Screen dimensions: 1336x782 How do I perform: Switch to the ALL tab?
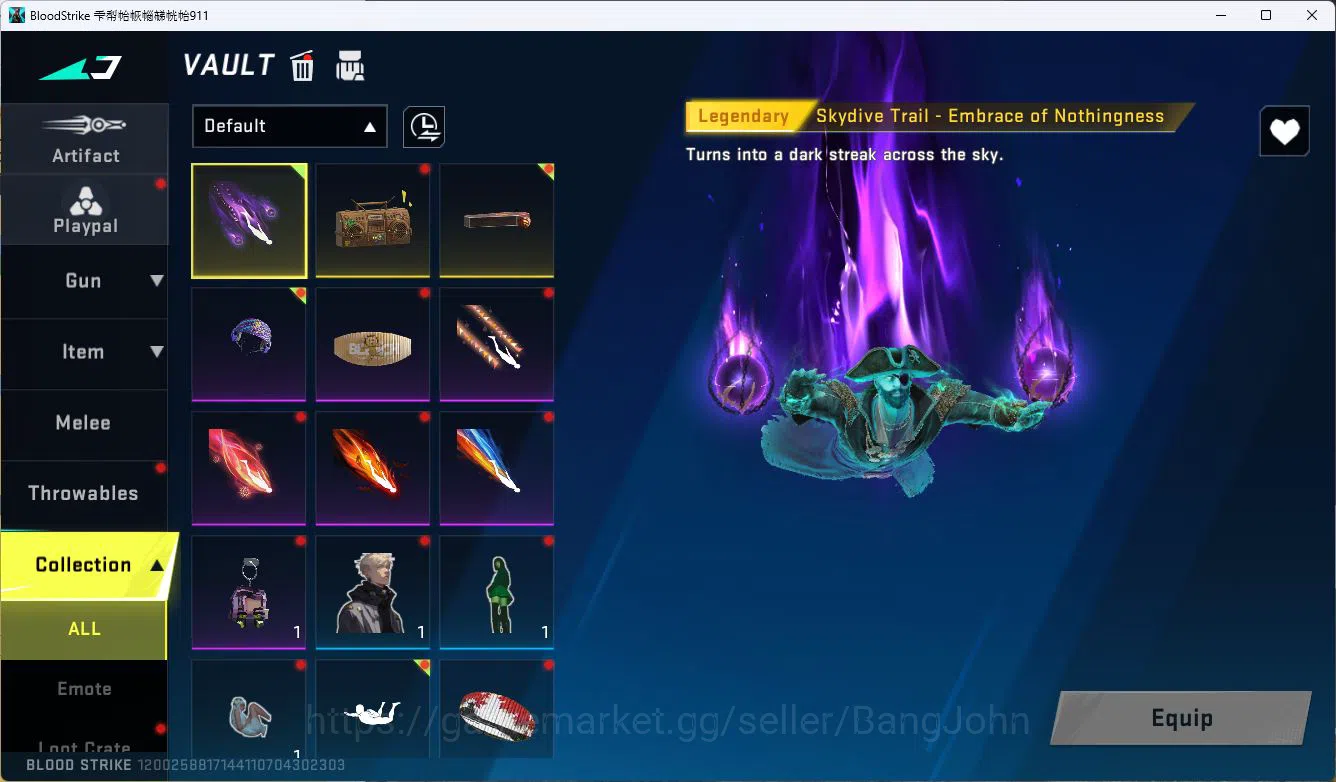84,629
